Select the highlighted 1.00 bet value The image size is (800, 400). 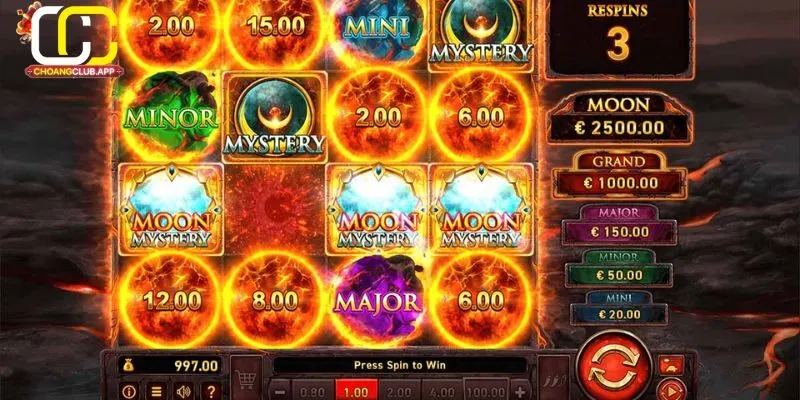pos(356,391)
